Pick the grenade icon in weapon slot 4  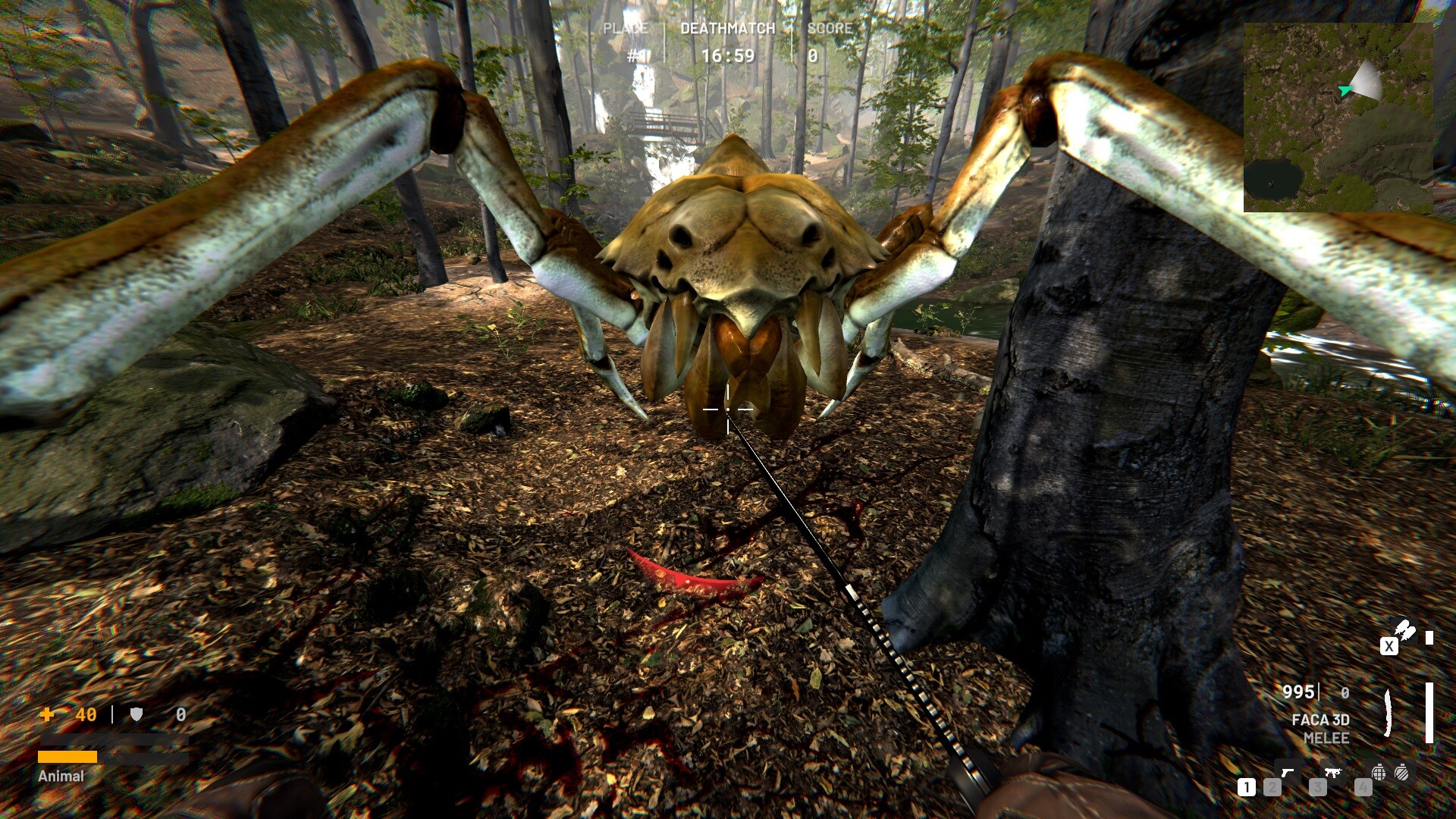tap(1379, 773)
